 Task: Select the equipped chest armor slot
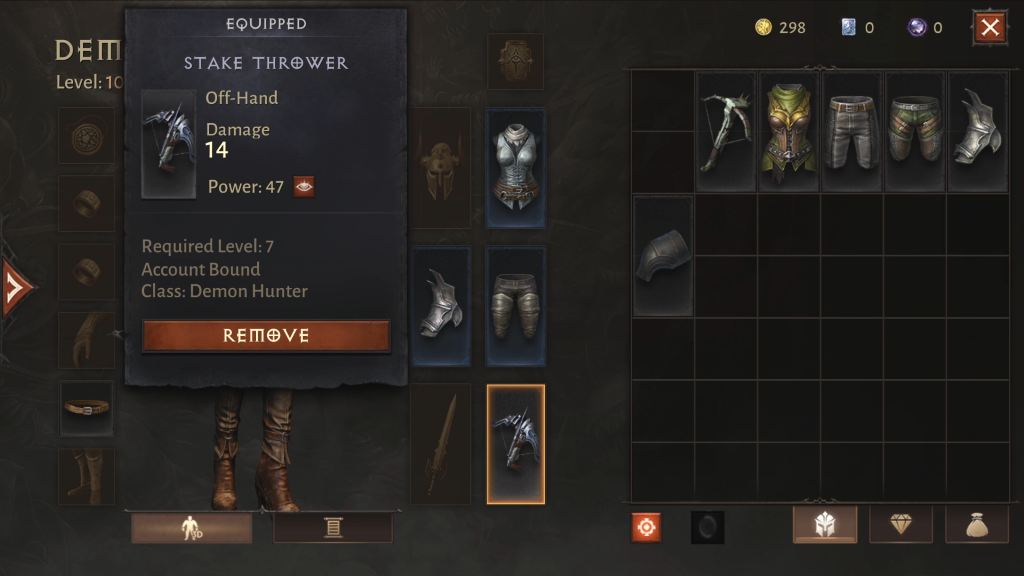(516, 169)
